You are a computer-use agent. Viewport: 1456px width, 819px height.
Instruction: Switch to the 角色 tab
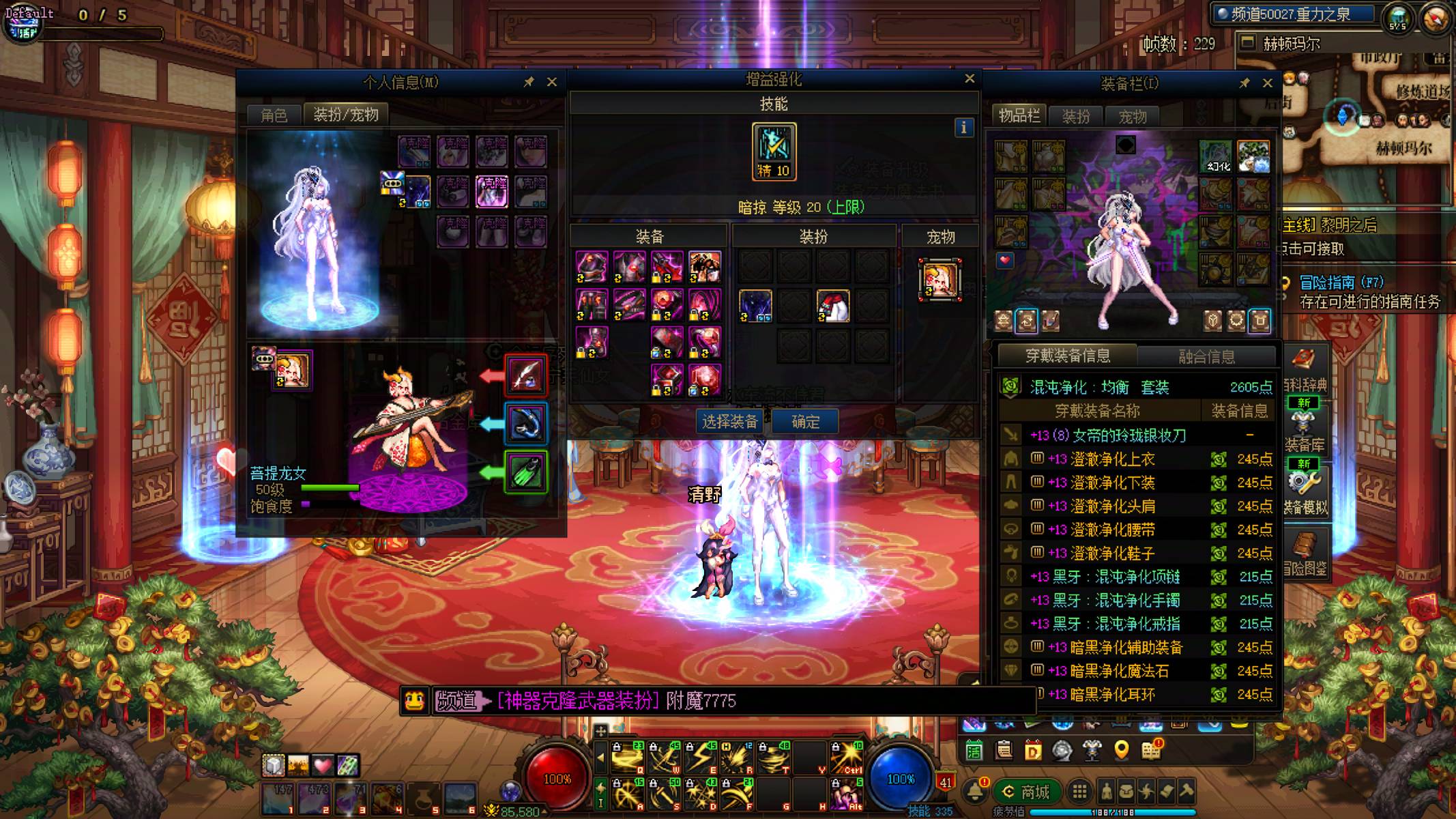(x=274, y=115)
